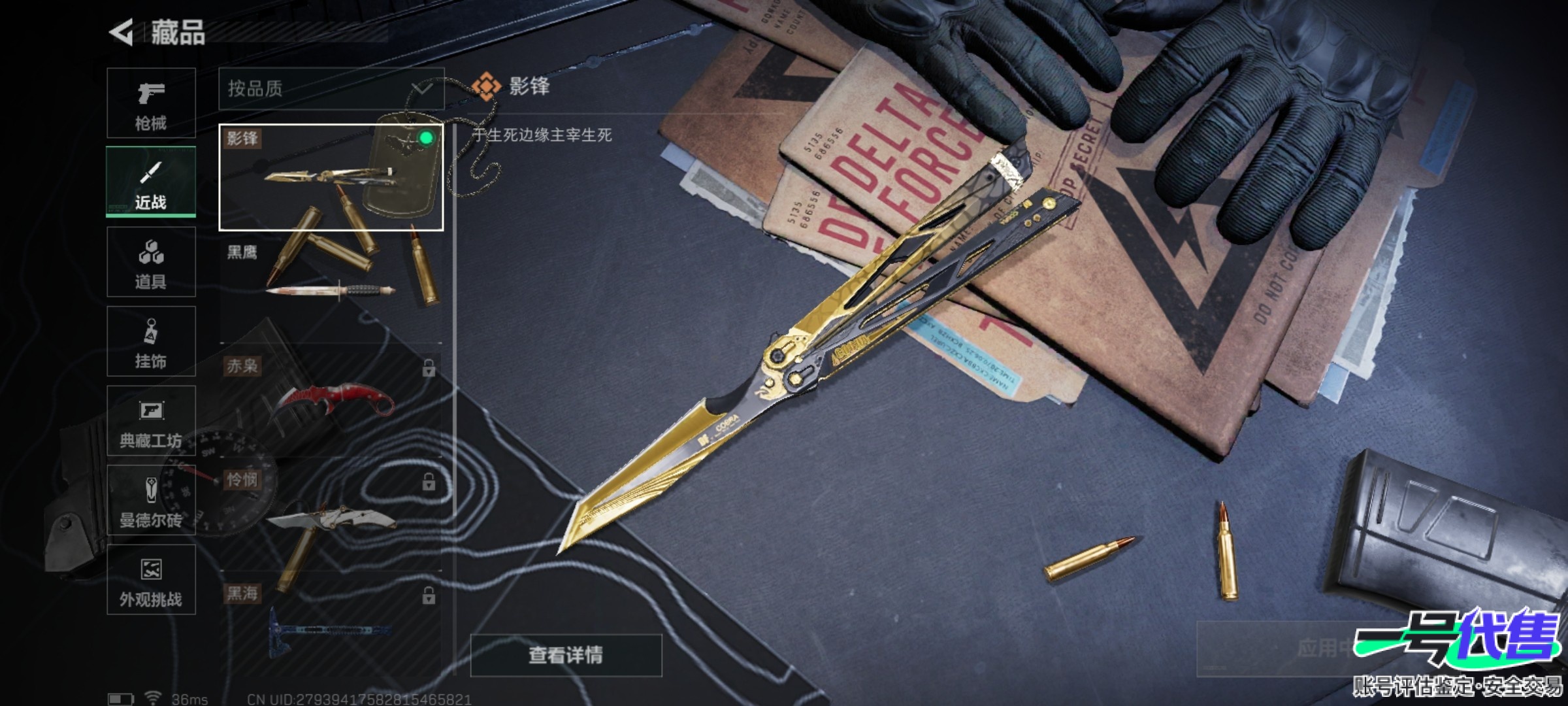This screenshot has height=706, width=1568.
Task: Open the 典藏工坊 workshop tab
Action: click(x=151, y=421)
